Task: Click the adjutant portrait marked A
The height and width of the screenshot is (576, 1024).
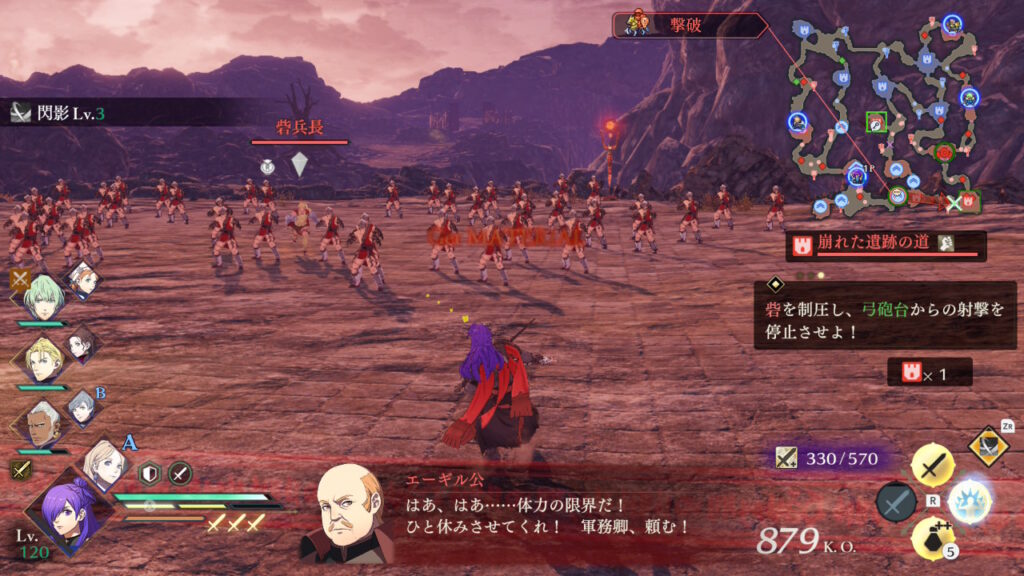Action: (x=105, y=463)
